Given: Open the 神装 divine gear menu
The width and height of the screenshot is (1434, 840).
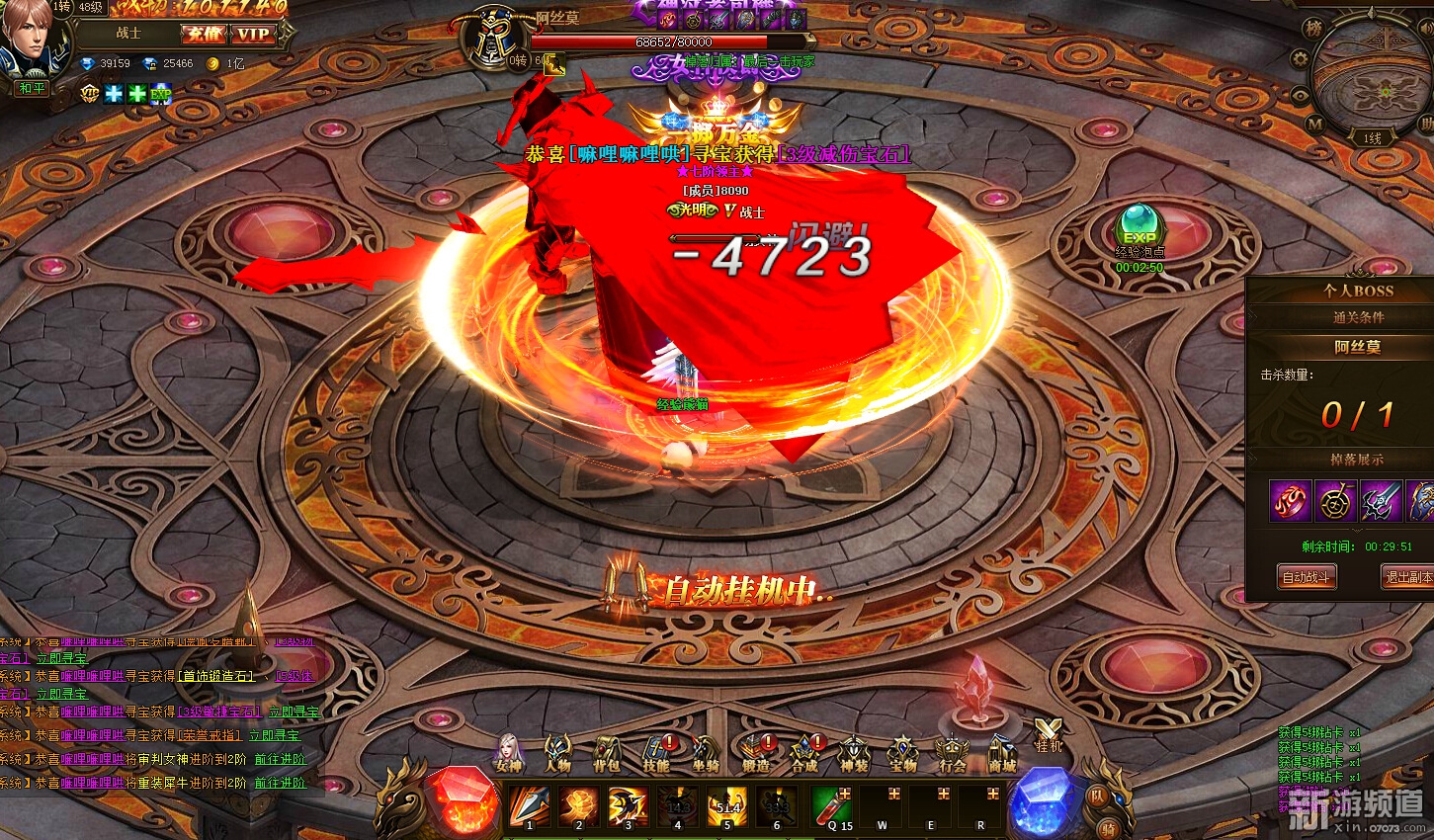Looking at the screenshot, I should [853, 753].
